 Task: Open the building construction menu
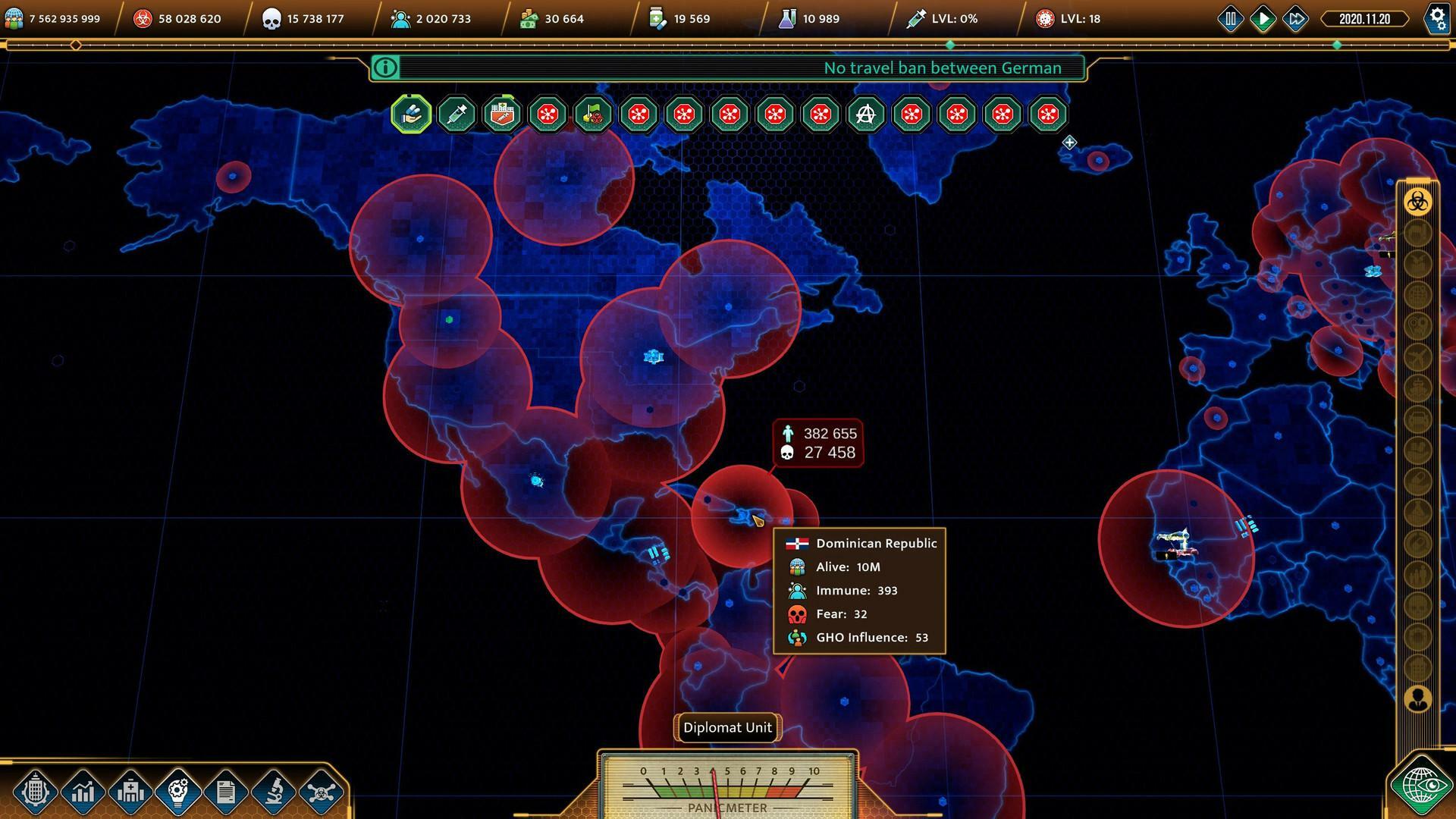click(x=36, y=792)
